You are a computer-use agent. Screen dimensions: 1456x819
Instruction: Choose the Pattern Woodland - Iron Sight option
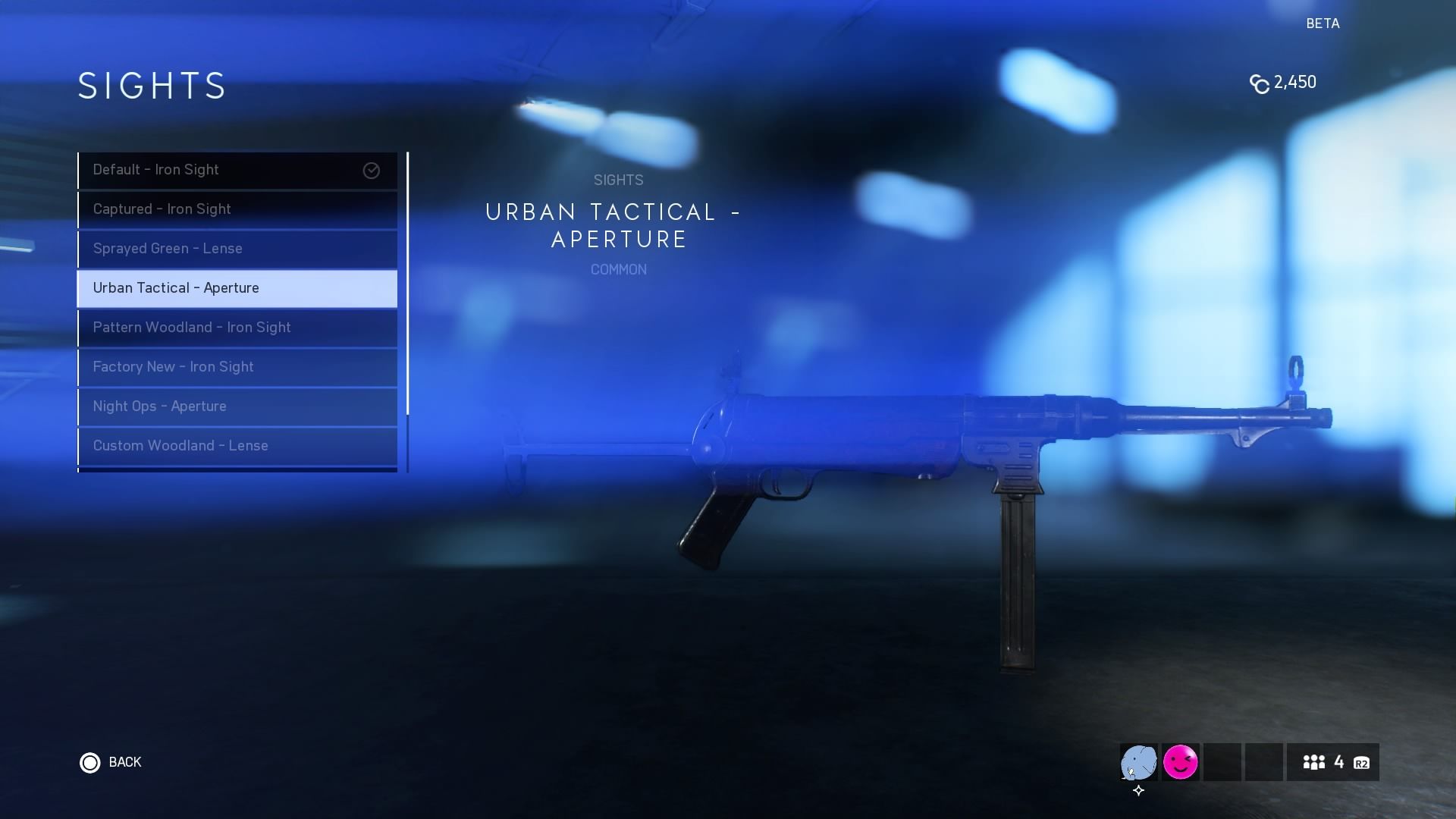pyautogui.click(x=237, y=328)
